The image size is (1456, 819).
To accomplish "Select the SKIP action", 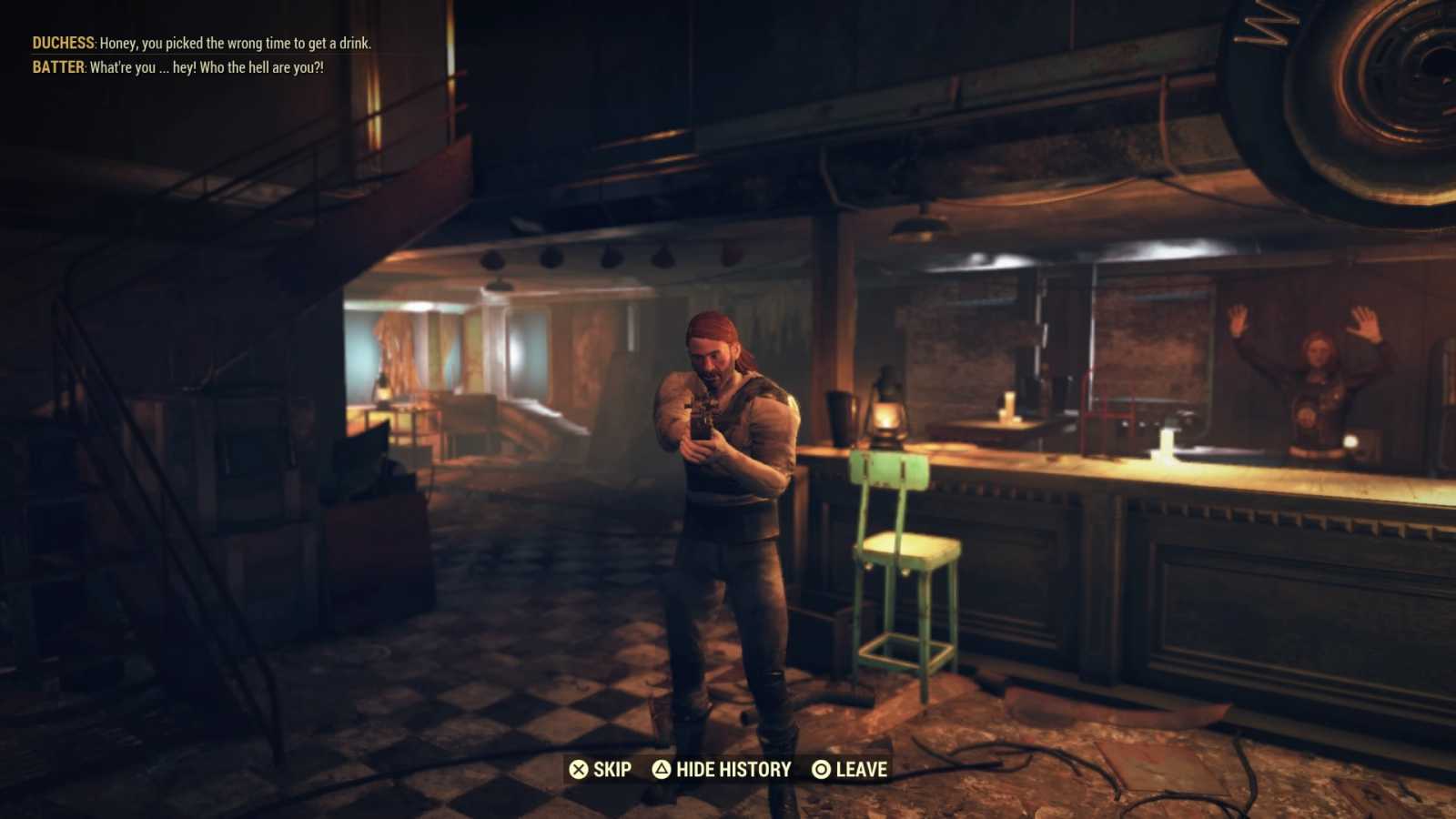I will click(x=611, y=769).
